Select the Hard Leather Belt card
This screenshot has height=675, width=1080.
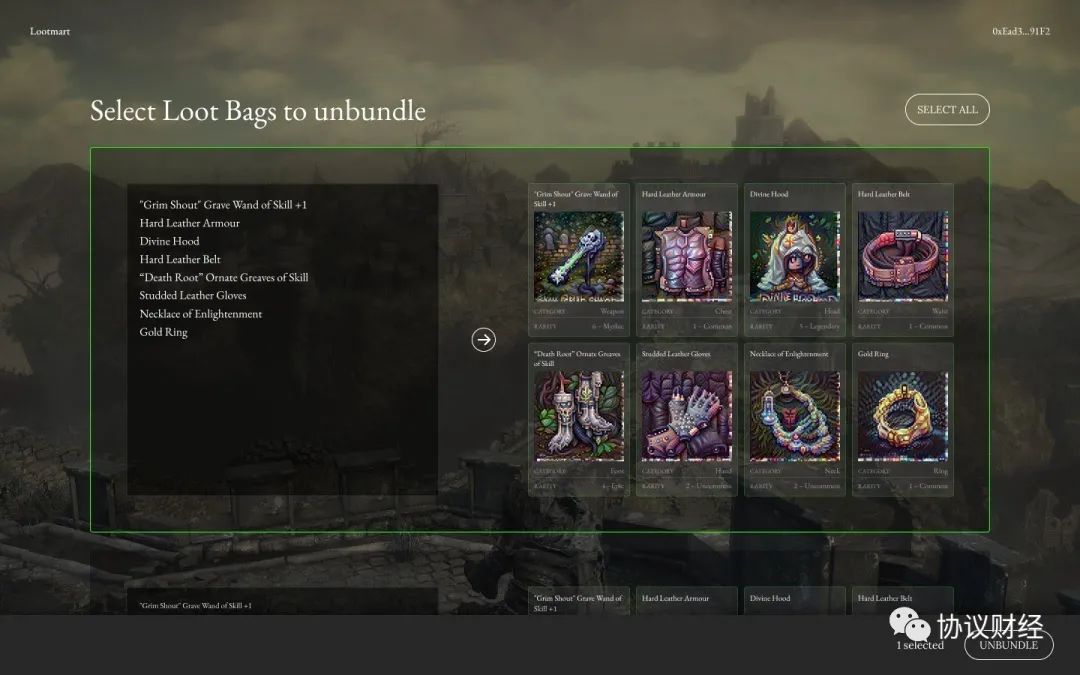903,258
